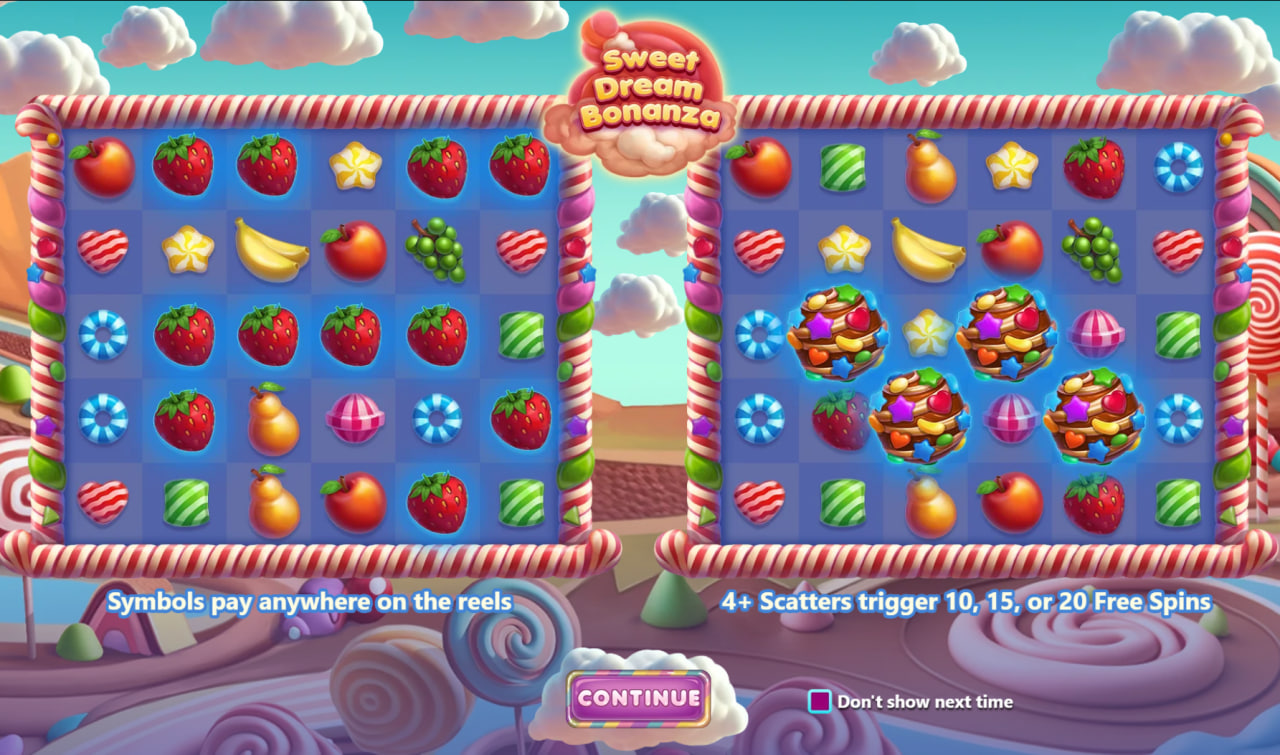Click the red apple on the right reel
This screenshot has width=1280, height=755.
tap(760, 170)
